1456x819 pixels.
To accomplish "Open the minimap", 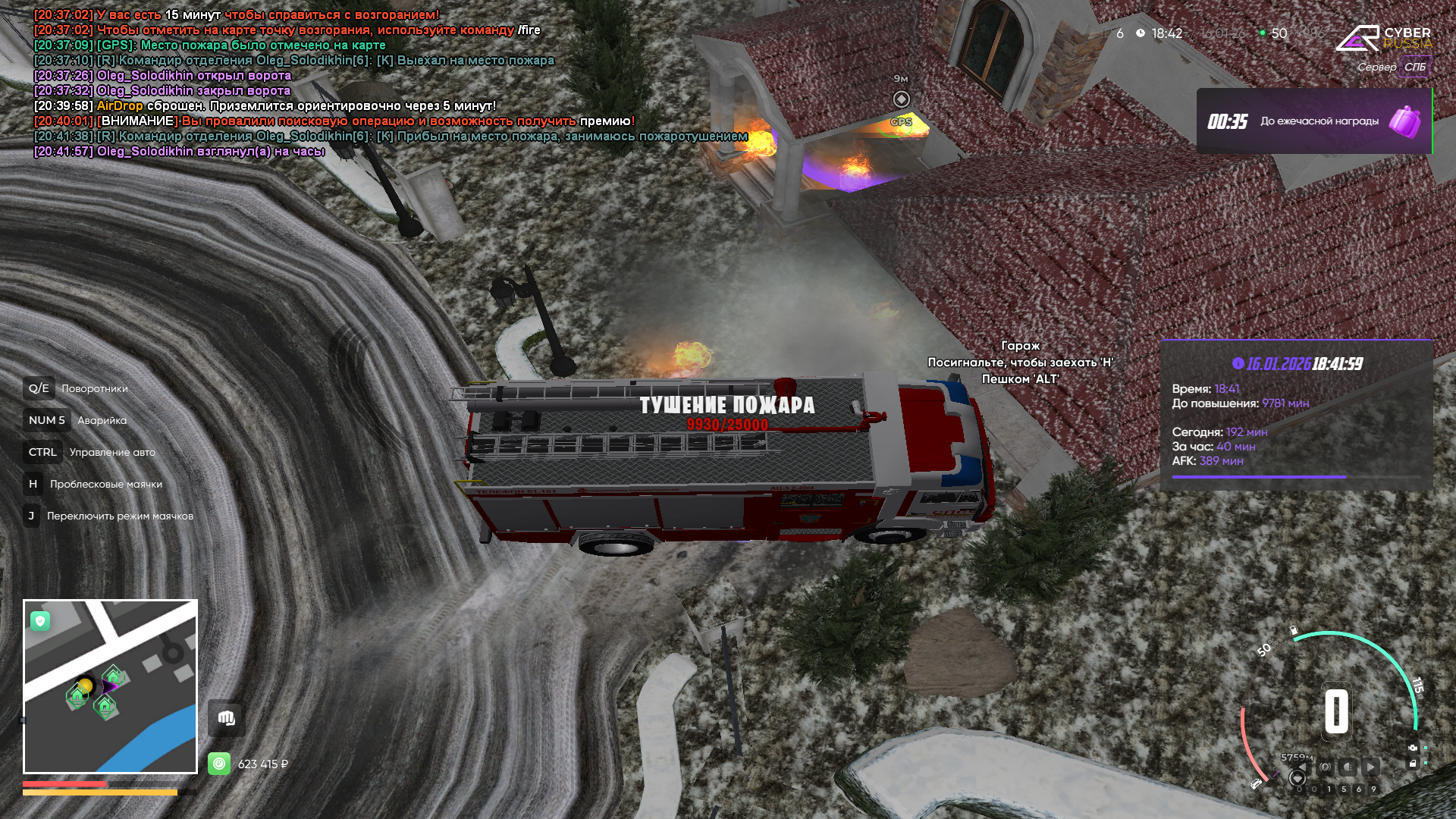I will (111, 686).
